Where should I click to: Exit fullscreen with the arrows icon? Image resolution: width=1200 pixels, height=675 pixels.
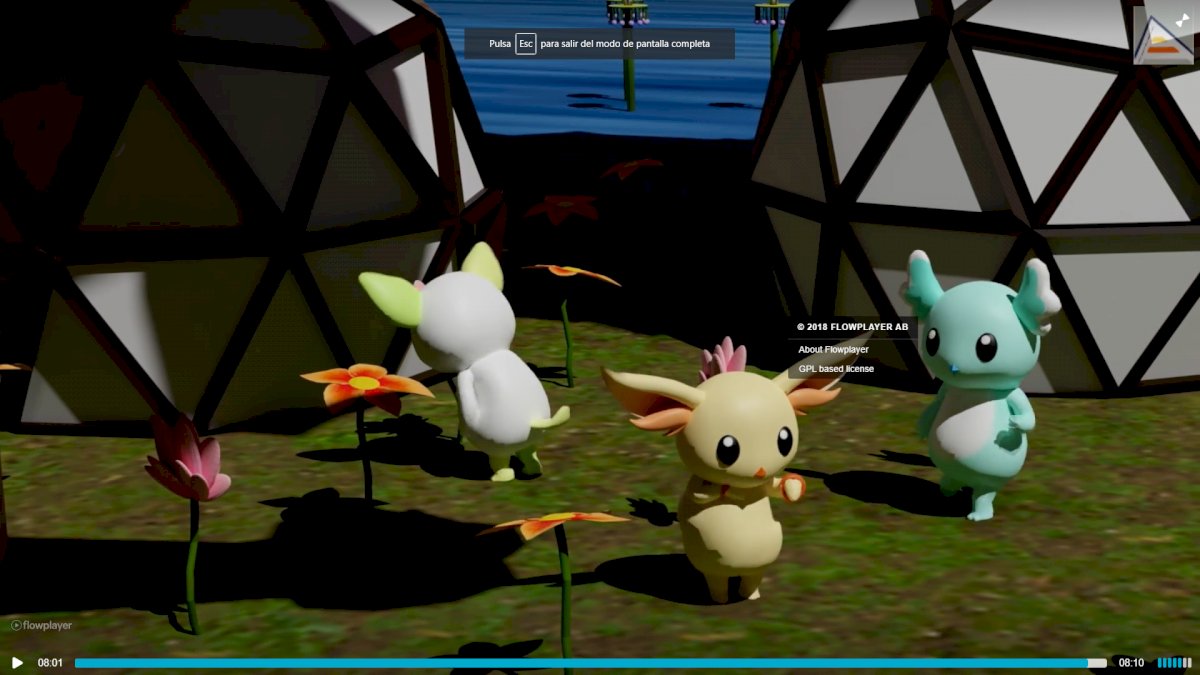point(1182,20)
